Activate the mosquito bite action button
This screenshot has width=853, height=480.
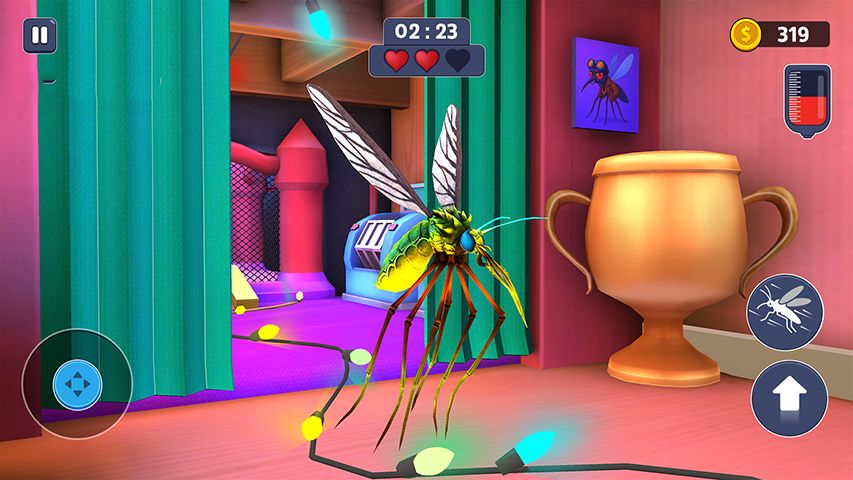pos(784,311)
